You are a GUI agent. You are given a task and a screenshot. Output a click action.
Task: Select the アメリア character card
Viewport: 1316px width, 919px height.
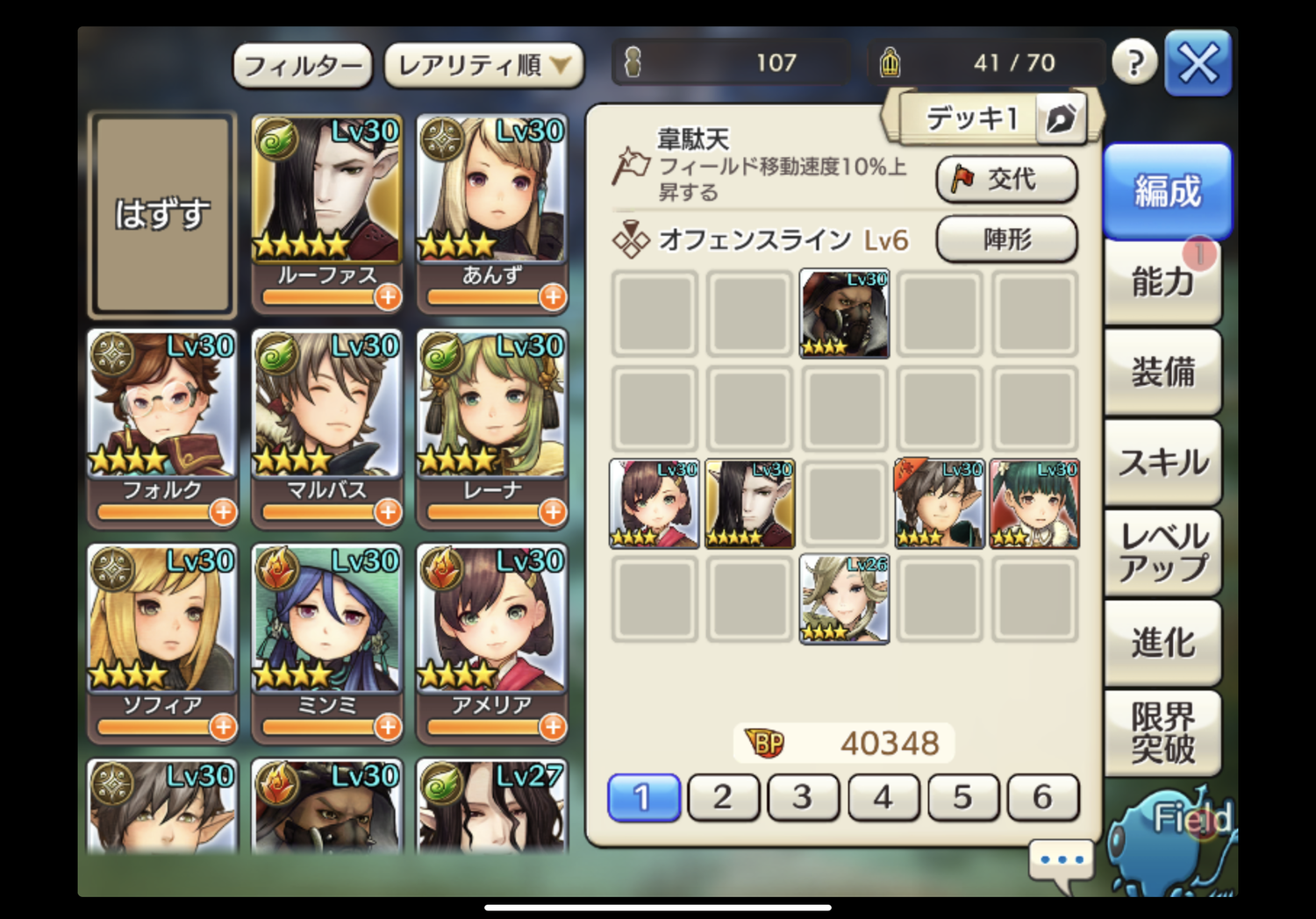(491, 631)
